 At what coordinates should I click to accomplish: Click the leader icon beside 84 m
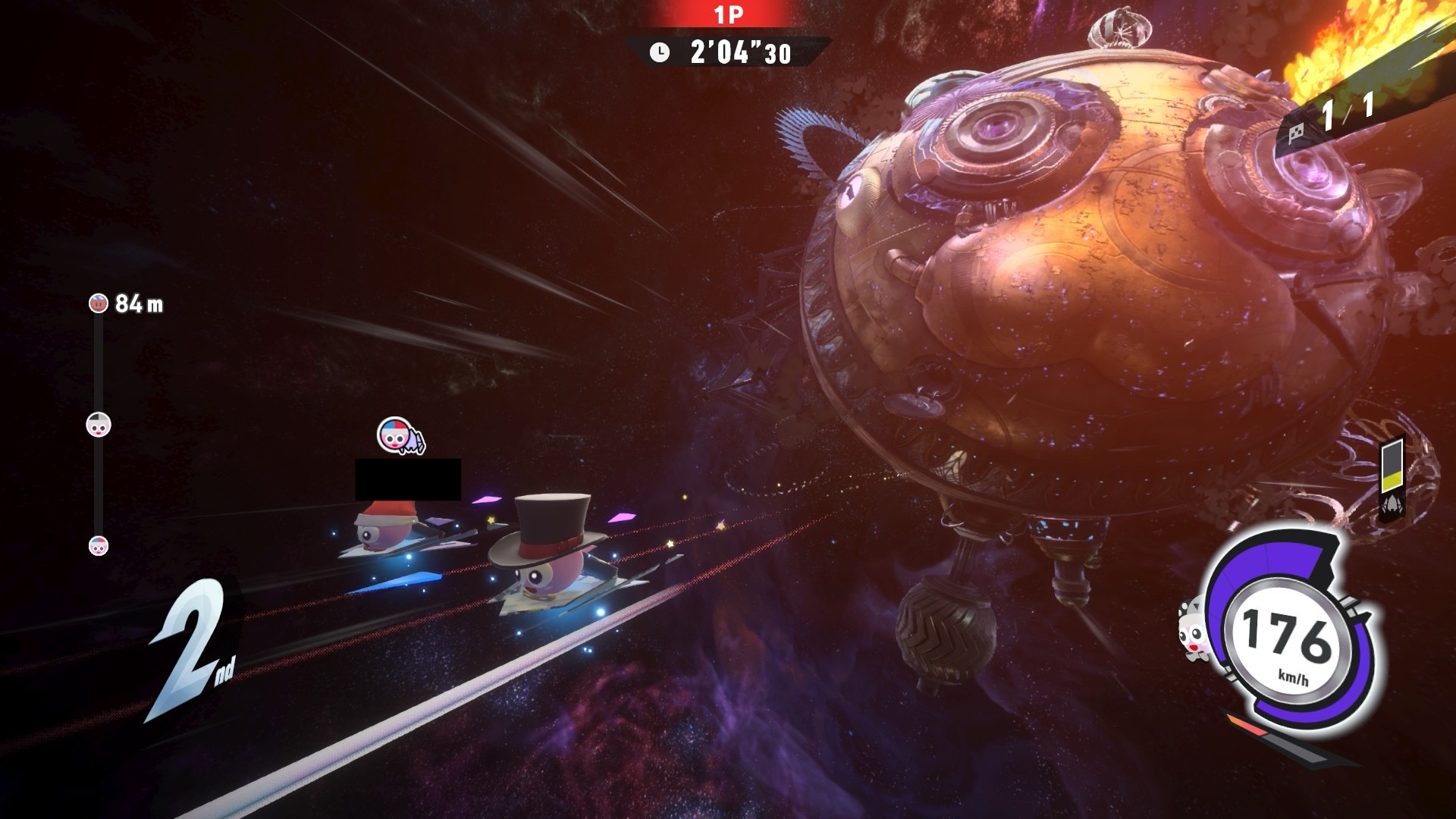coord(99,303)
